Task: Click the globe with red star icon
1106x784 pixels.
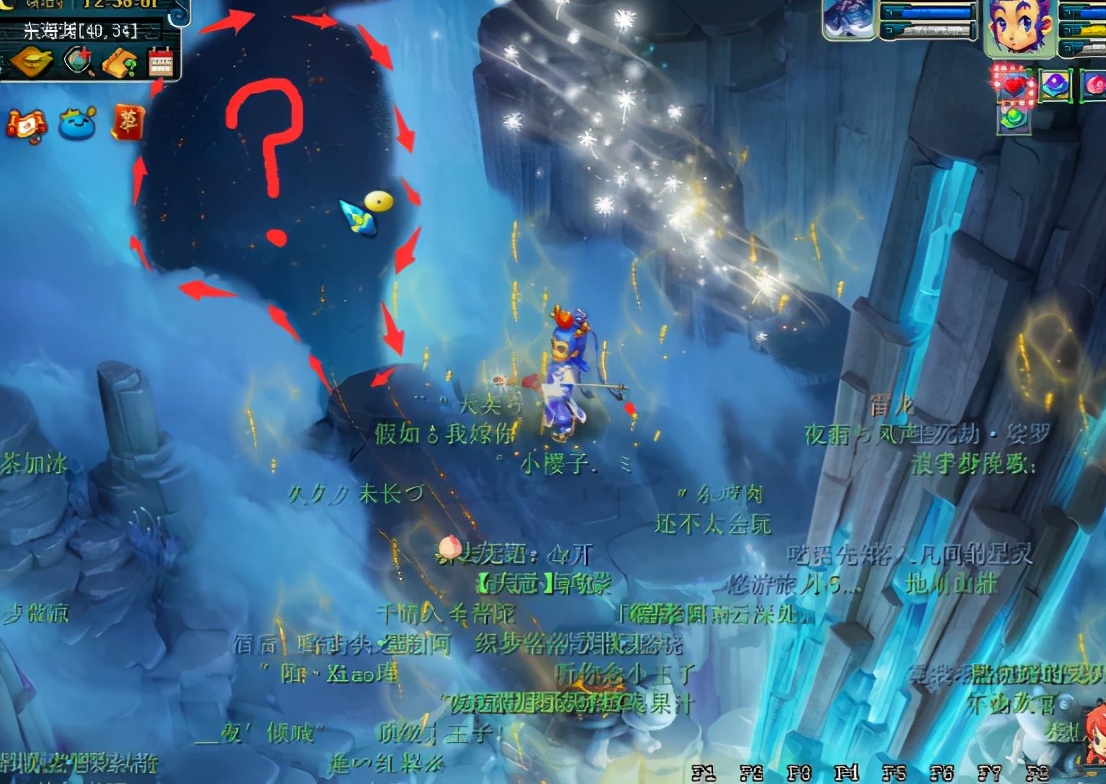Action: (78, 62)
